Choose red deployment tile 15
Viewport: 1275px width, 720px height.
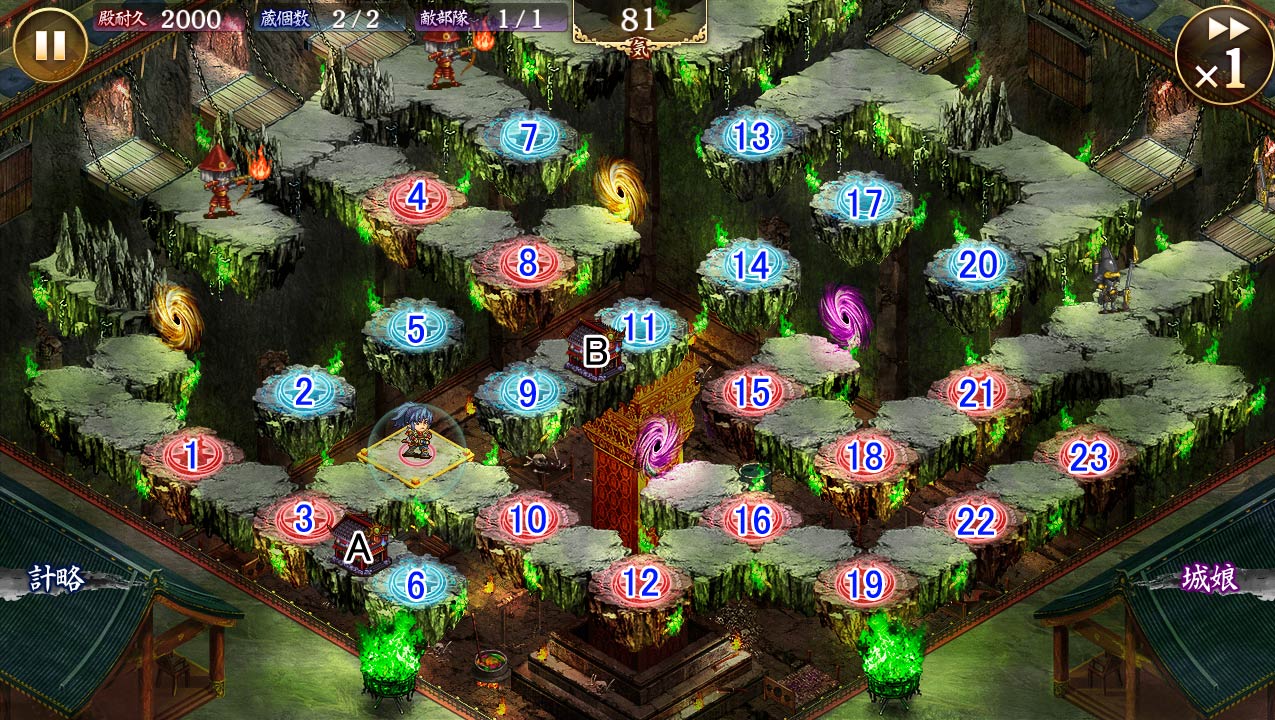click(x=752, y=392)
